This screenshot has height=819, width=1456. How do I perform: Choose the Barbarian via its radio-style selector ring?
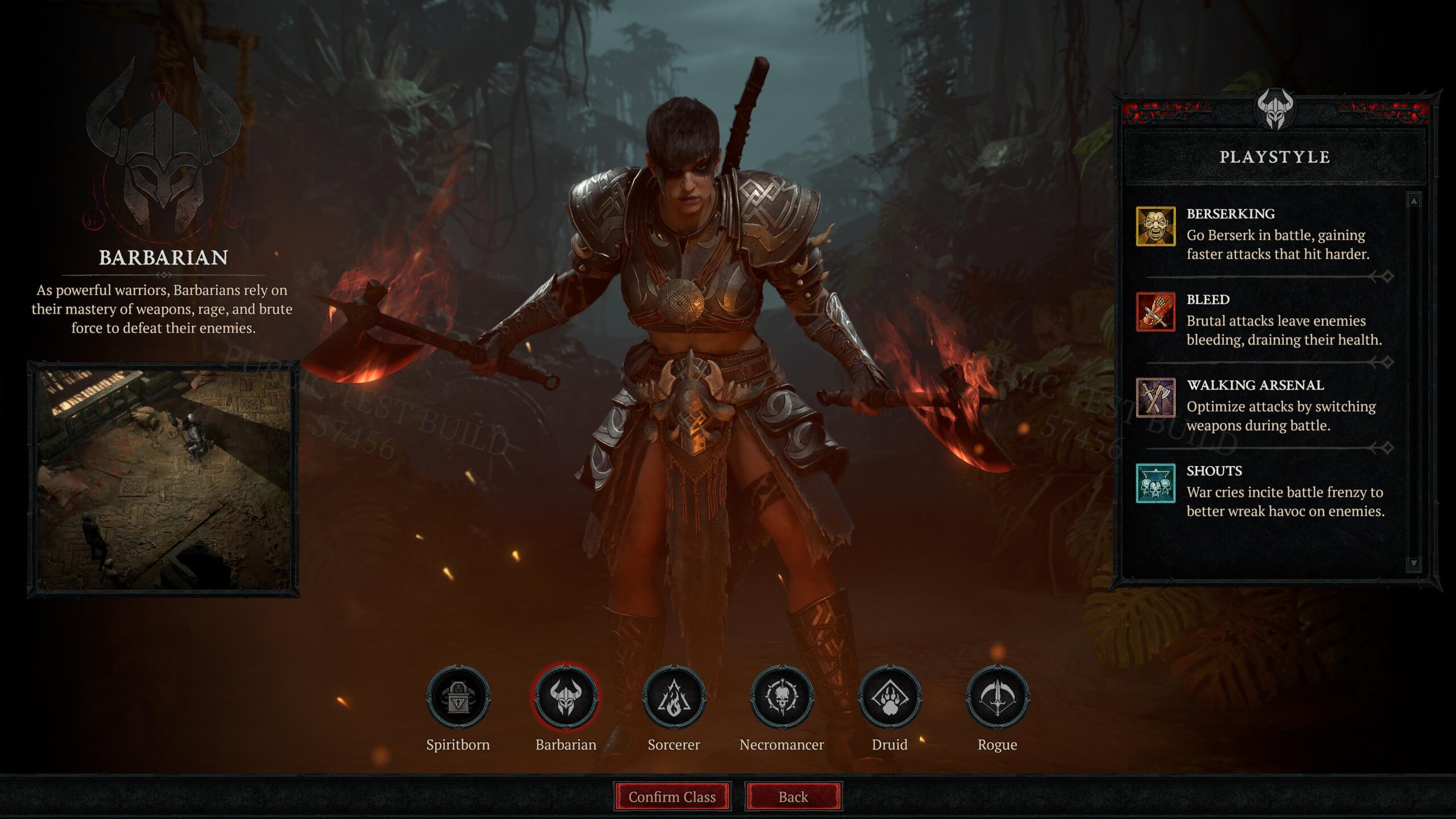tap(566, 699)
